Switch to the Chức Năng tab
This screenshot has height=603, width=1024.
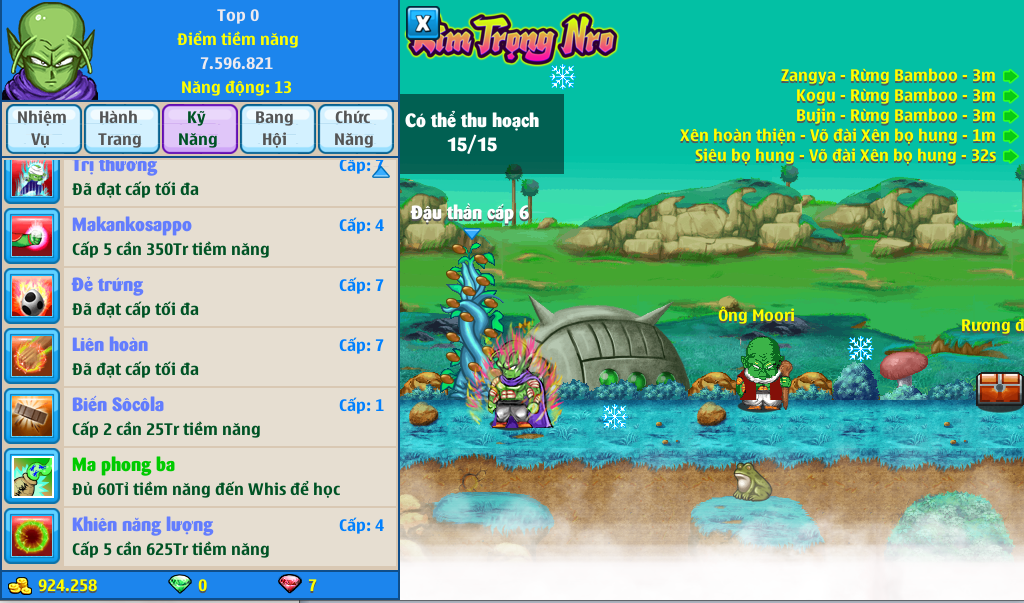pos(354,129)
